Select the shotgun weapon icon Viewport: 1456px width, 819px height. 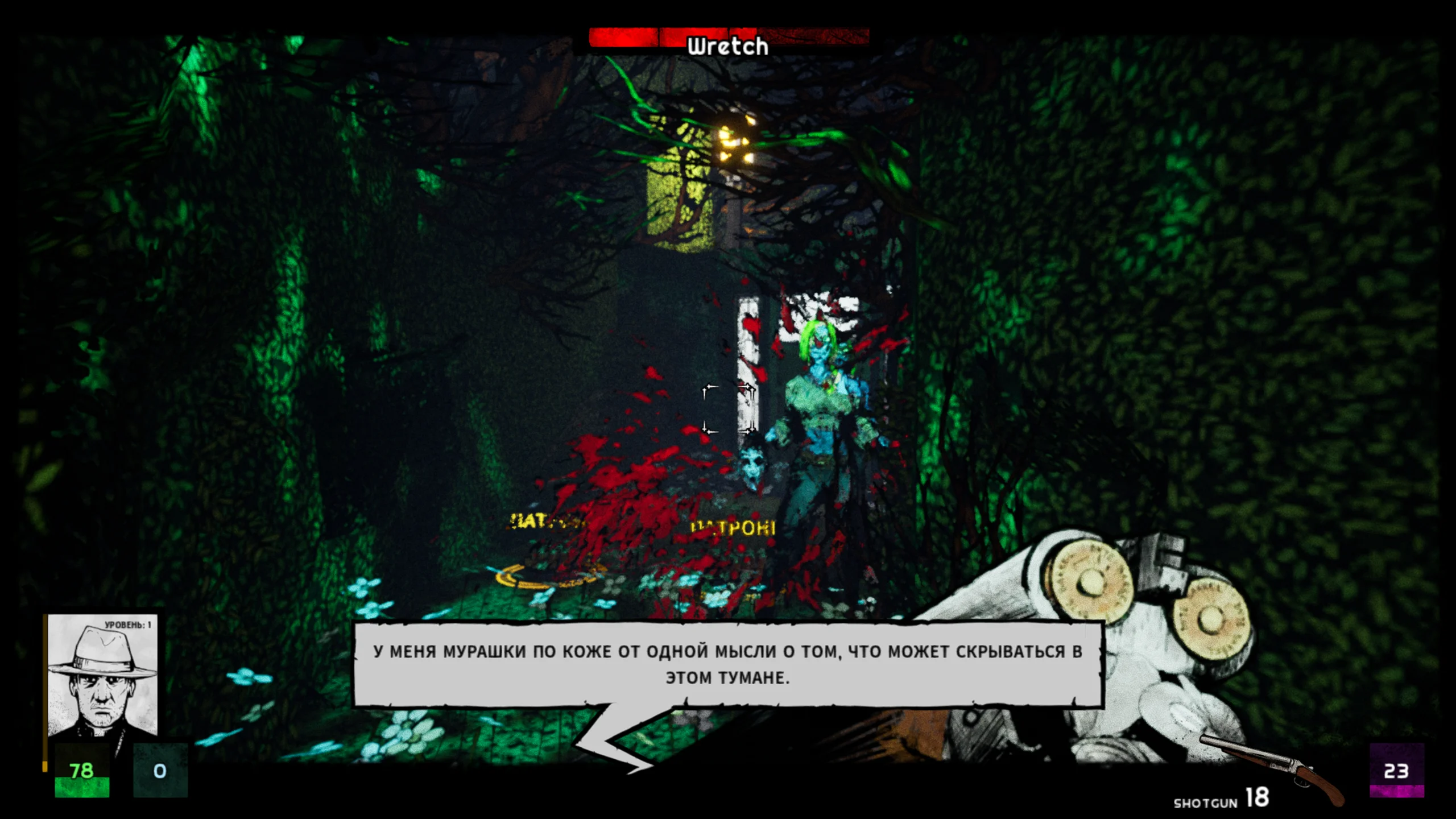1273,769
